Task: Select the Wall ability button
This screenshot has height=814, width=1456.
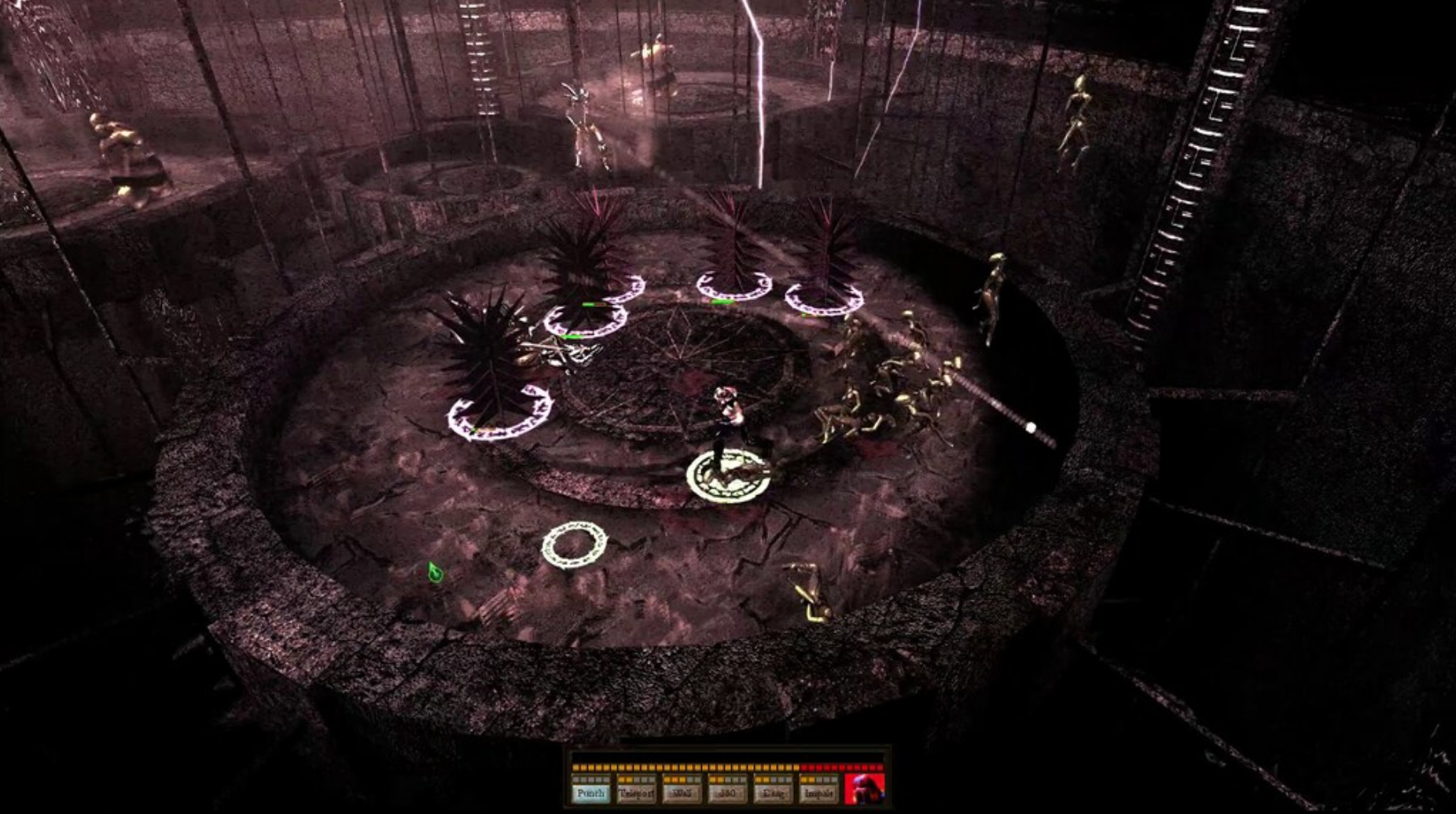Action: click(682, 794)
